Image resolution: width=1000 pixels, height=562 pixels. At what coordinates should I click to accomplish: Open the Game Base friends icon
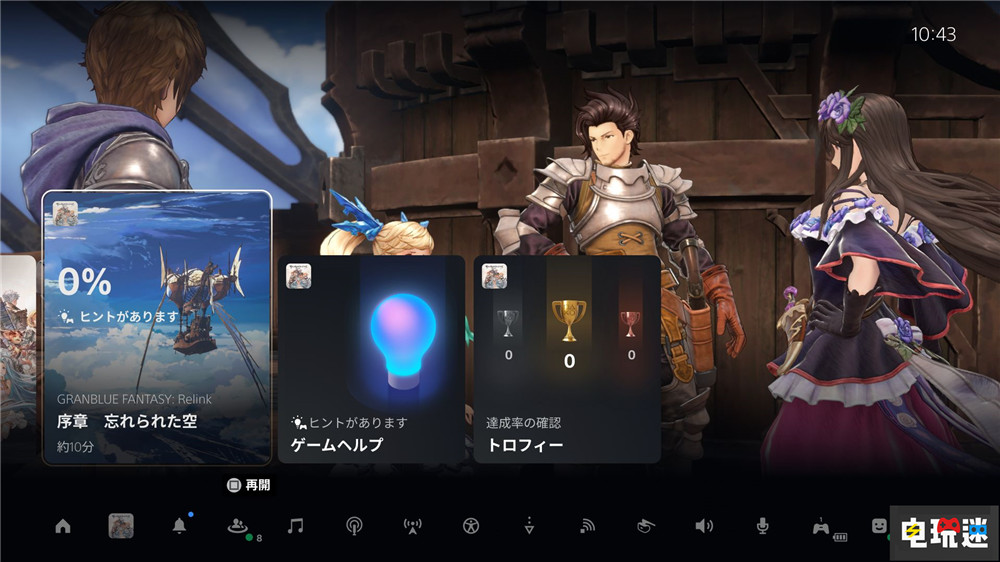tap(237, 526)
